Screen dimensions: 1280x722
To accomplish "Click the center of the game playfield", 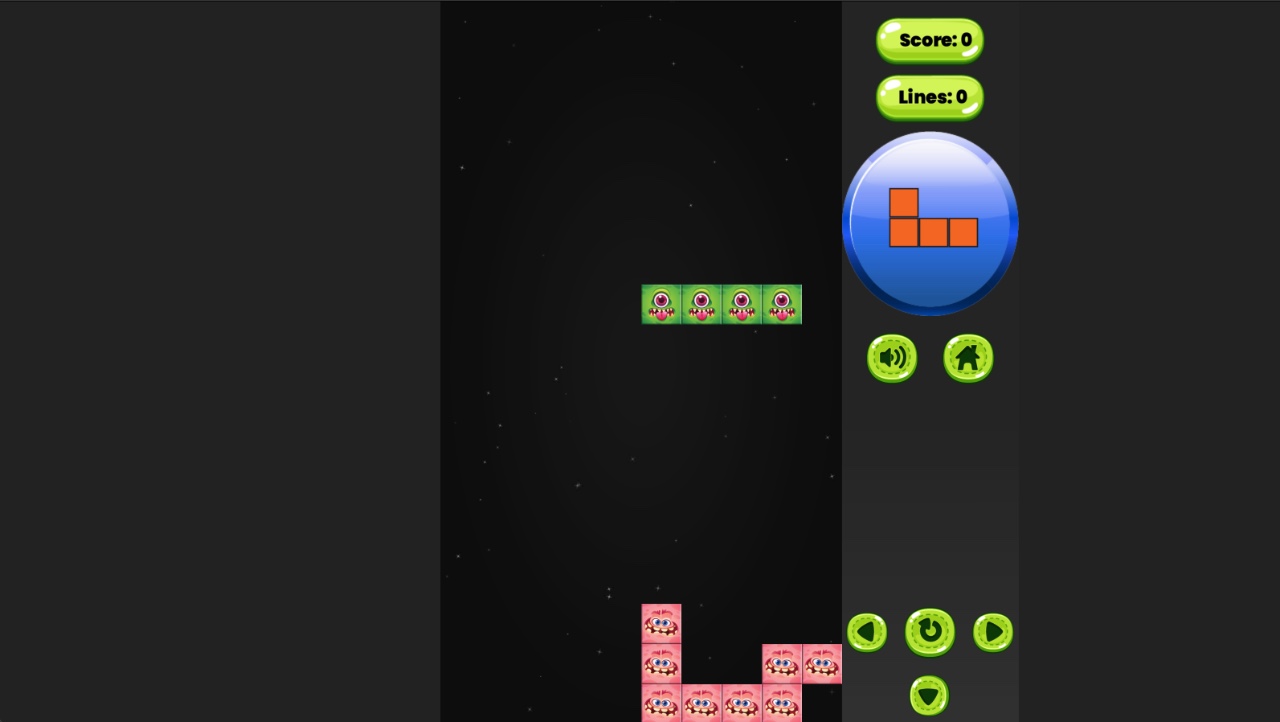I will point(641,361).
